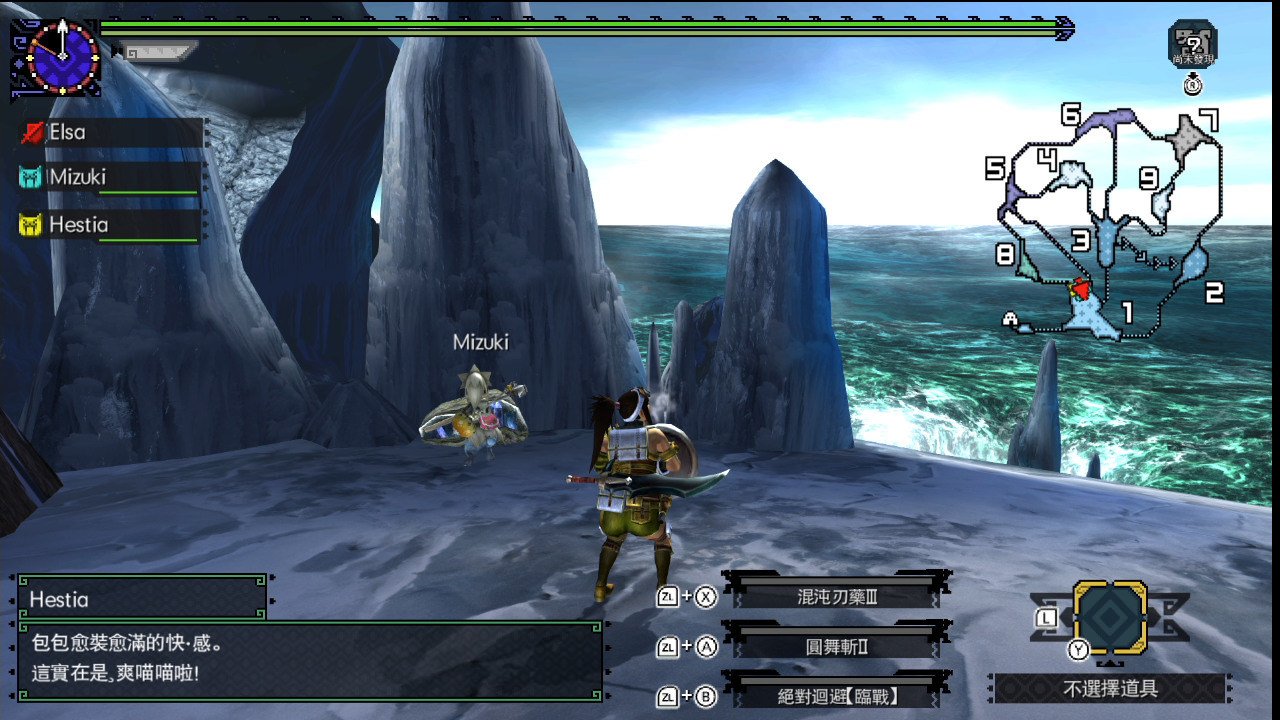Use the 圓舞斬Ⅱ hunter art
The height and width of the screenshot is (720, 1280).
pyautogui.click(x=837, y=646)
